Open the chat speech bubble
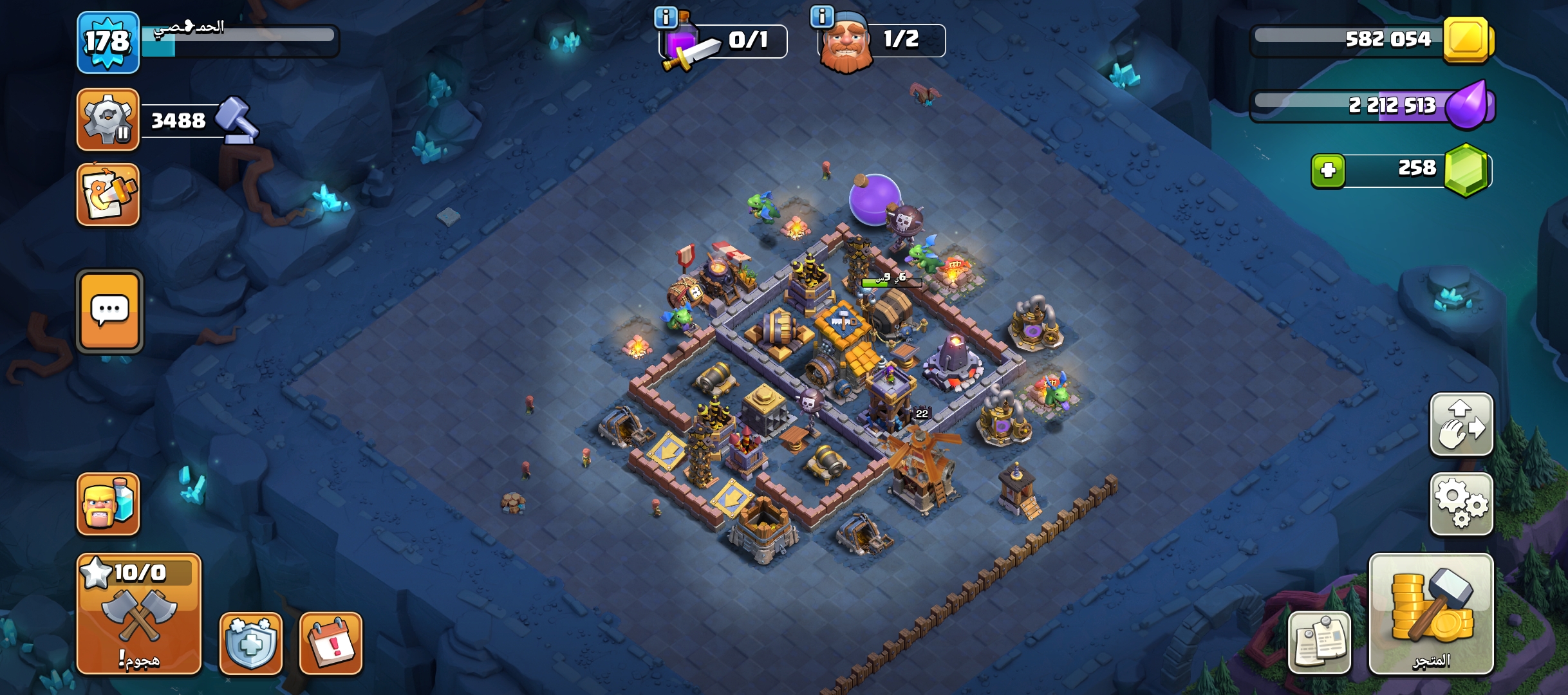1568x695 pixels. [x=109, y=311]
